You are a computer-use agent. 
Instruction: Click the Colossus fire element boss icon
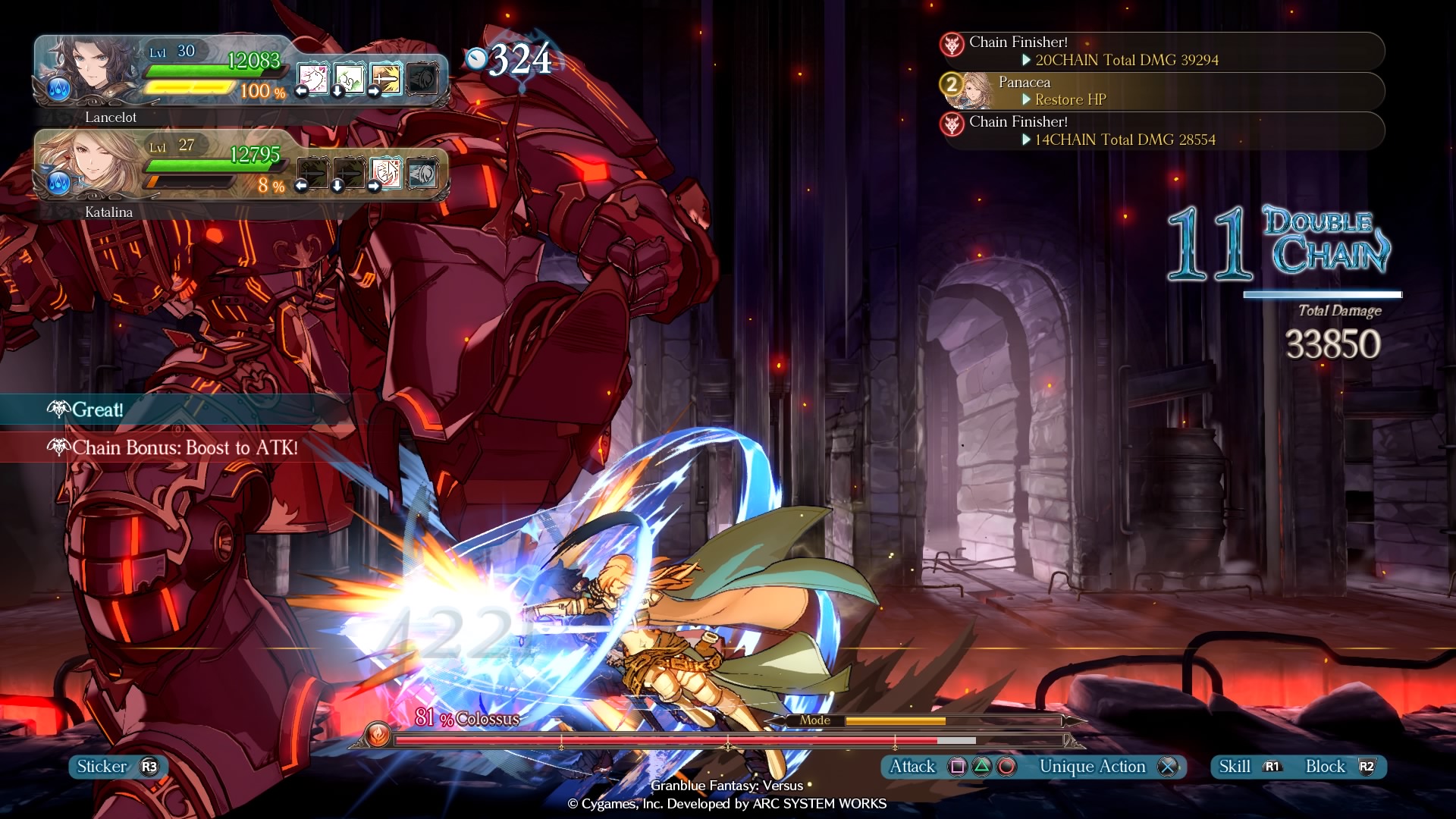click(x=377, y=734)
